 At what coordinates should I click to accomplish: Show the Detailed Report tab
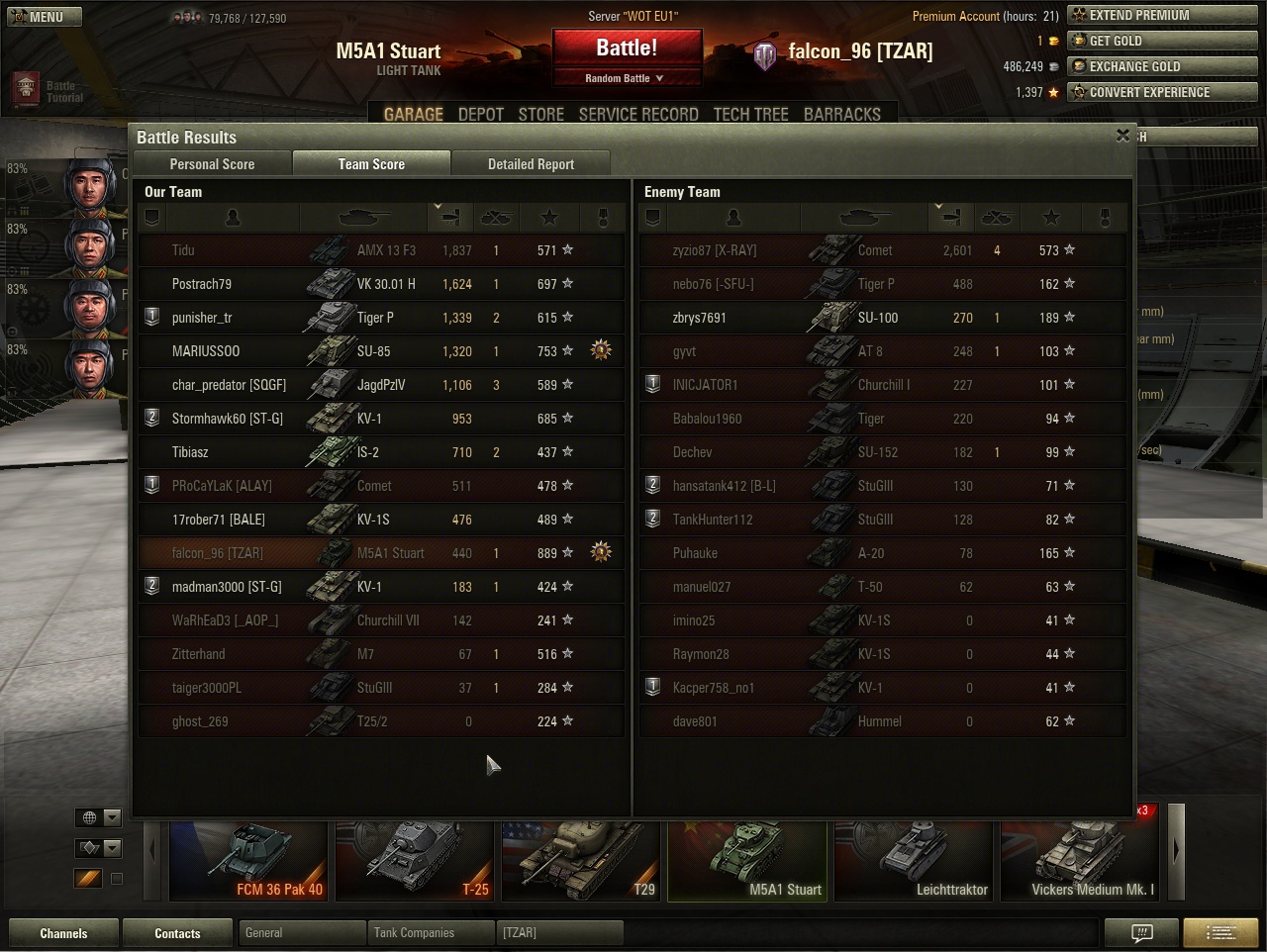tap(531, 164)
